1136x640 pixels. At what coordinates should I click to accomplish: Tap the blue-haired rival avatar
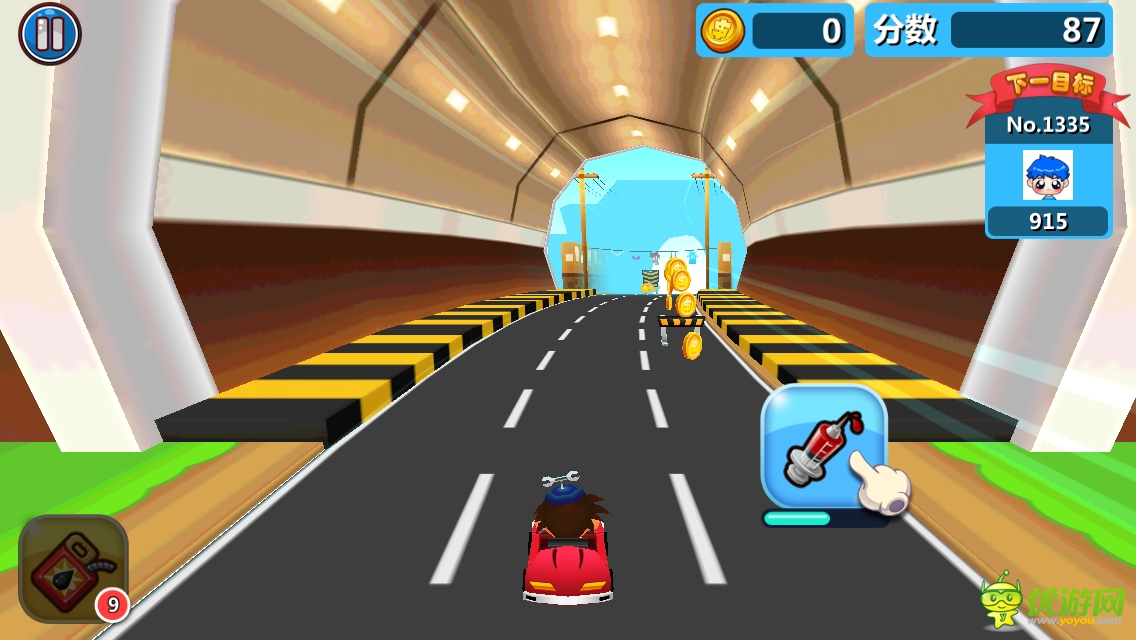coord(1047,175)
